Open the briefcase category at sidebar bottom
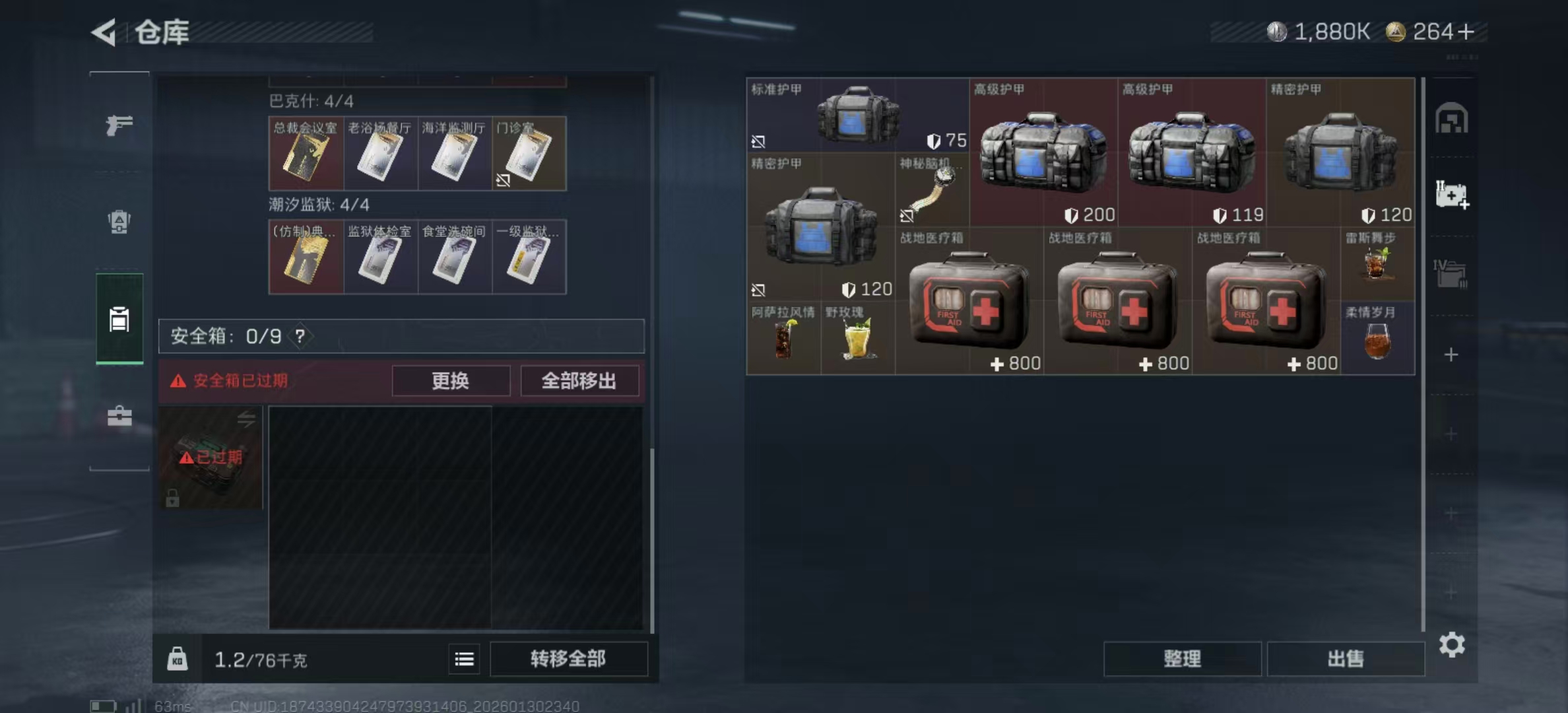The height and width of the screenshot is (713, 1568). pyautogui.click(x=119, y=416)
